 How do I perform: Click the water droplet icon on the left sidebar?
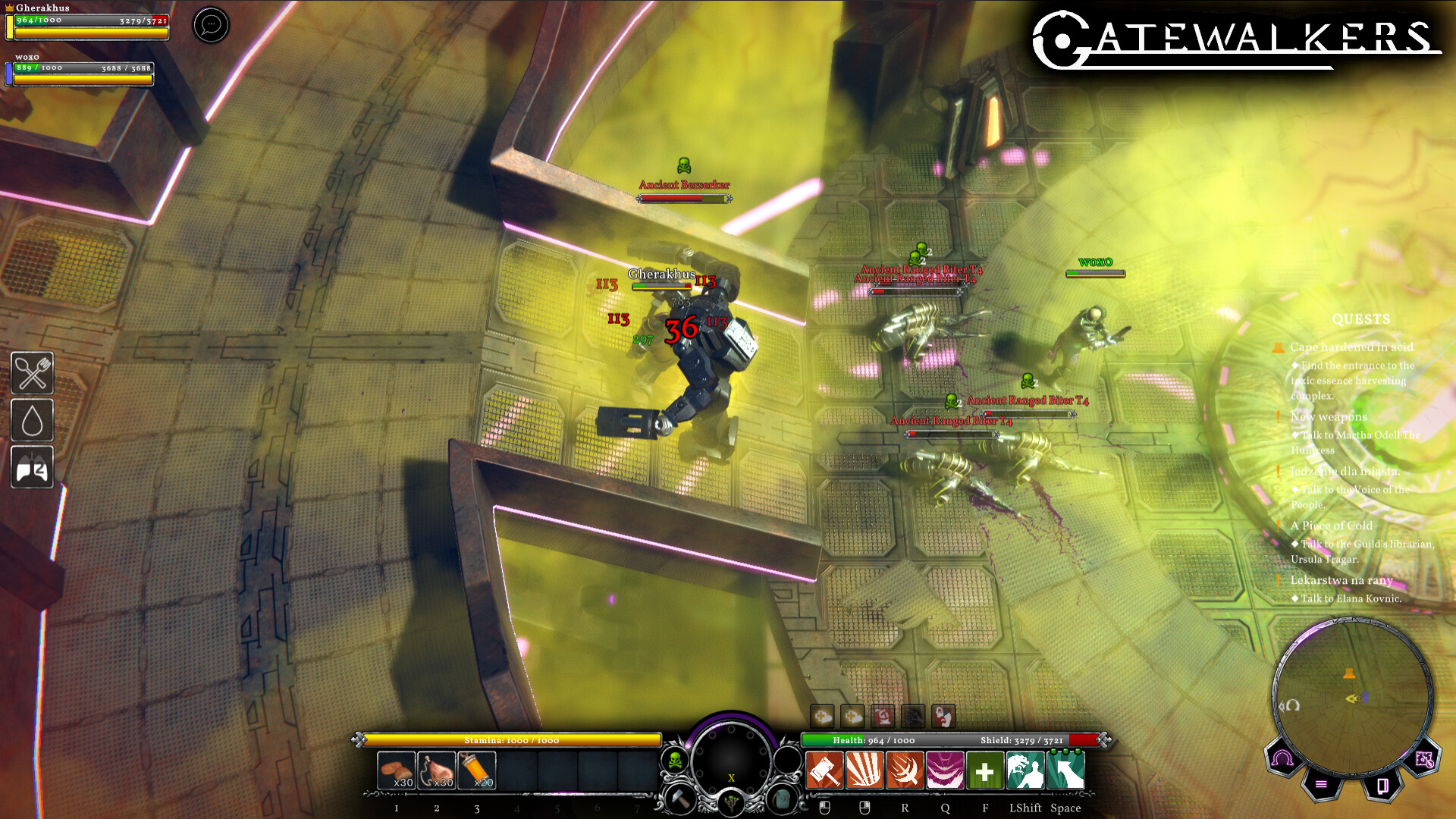pyautogui.click(x=32, y=421)
